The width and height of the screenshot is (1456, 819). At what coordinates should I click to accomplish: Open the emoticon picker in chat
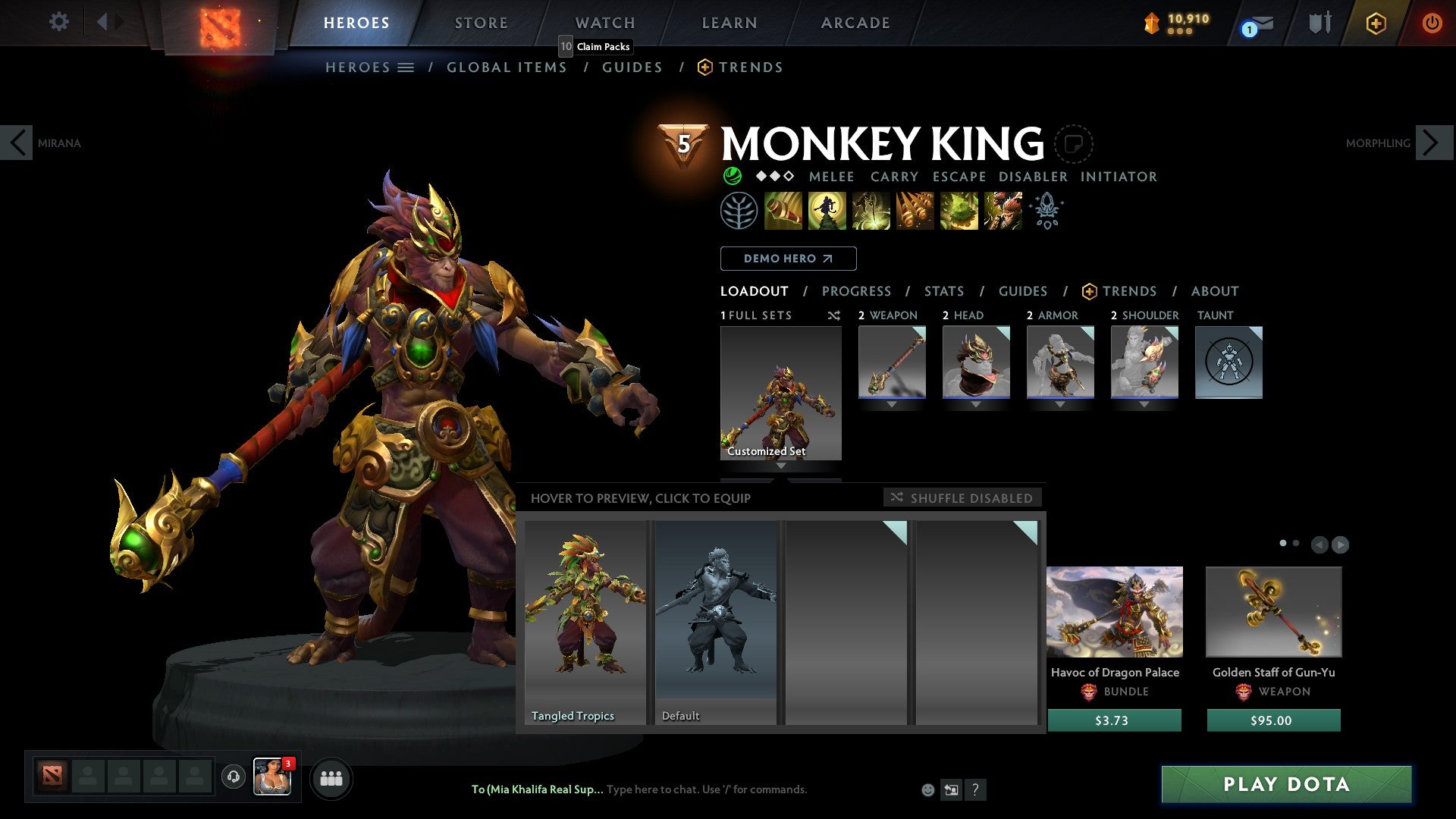927,789
